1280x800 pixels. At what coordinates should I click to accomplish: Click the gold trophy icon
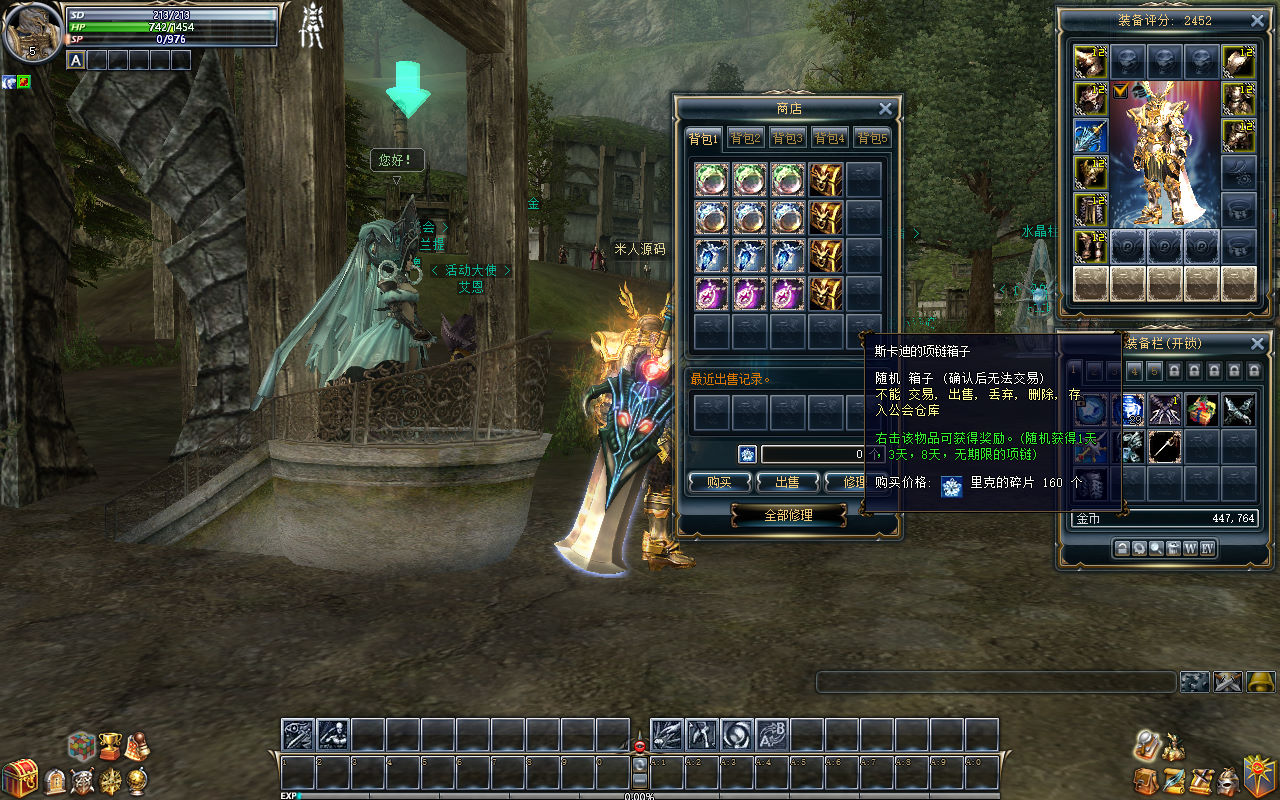[110, 745]
